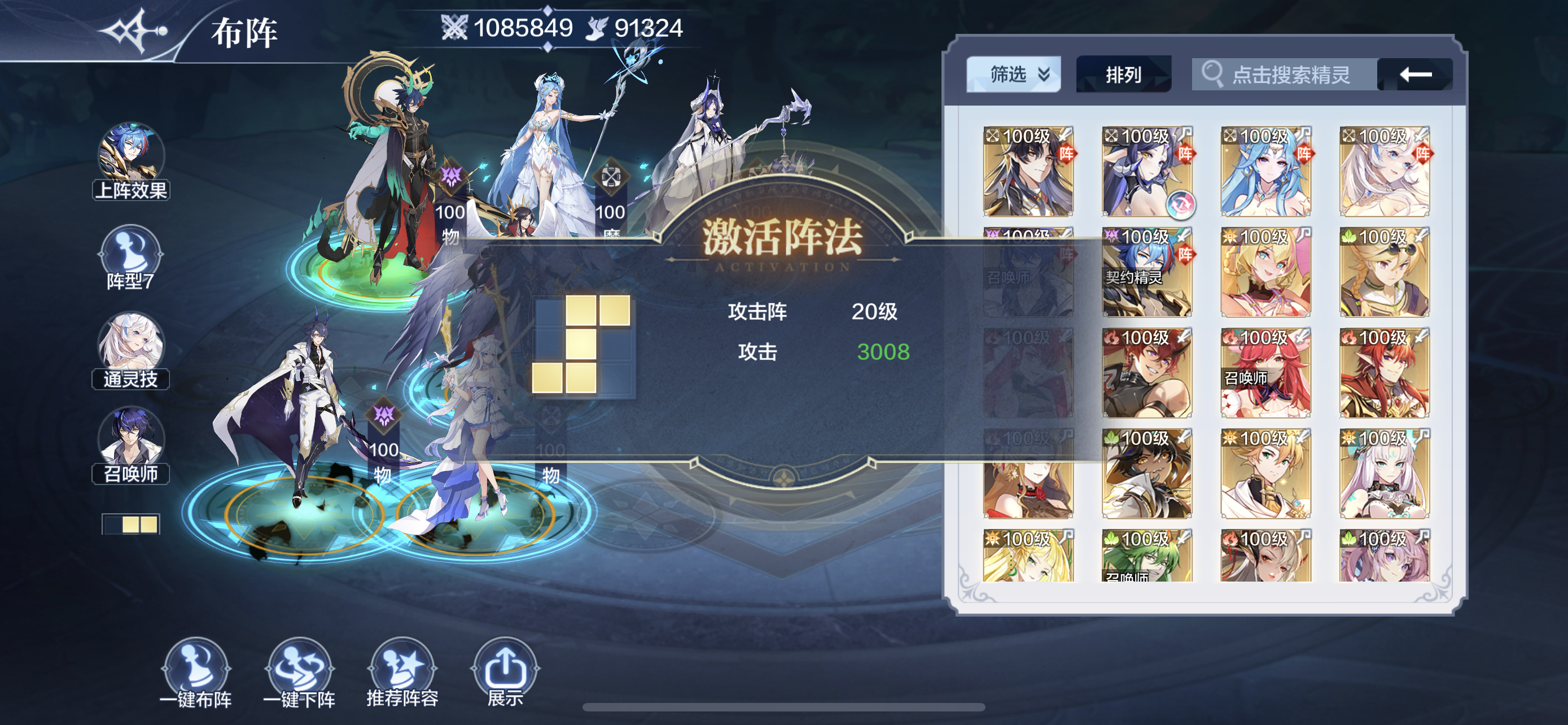This screenshot has width=1568, height=725.
Task: Click the 展示 share button
Action: coord(505,672)
